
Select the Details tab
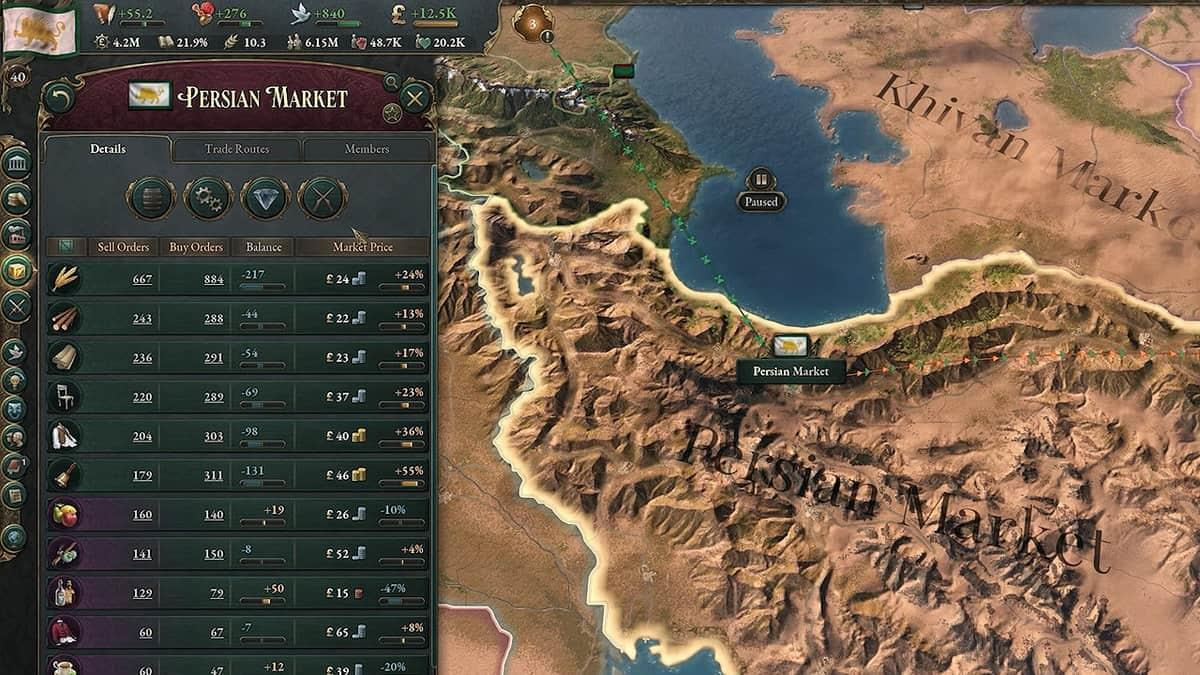[108, 149]
